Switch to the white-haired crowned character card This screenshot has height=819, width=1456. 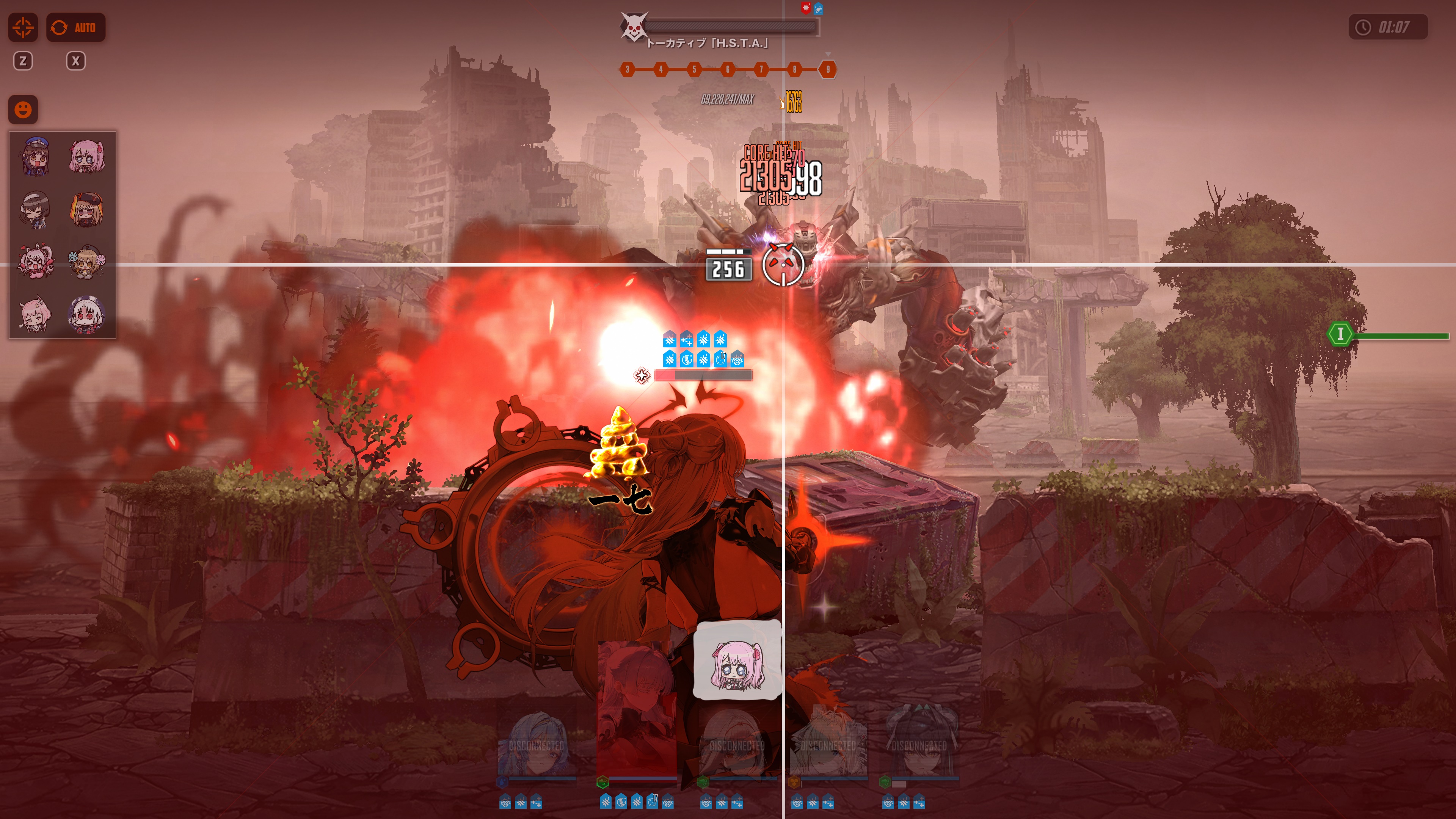(x=828, y=743)
